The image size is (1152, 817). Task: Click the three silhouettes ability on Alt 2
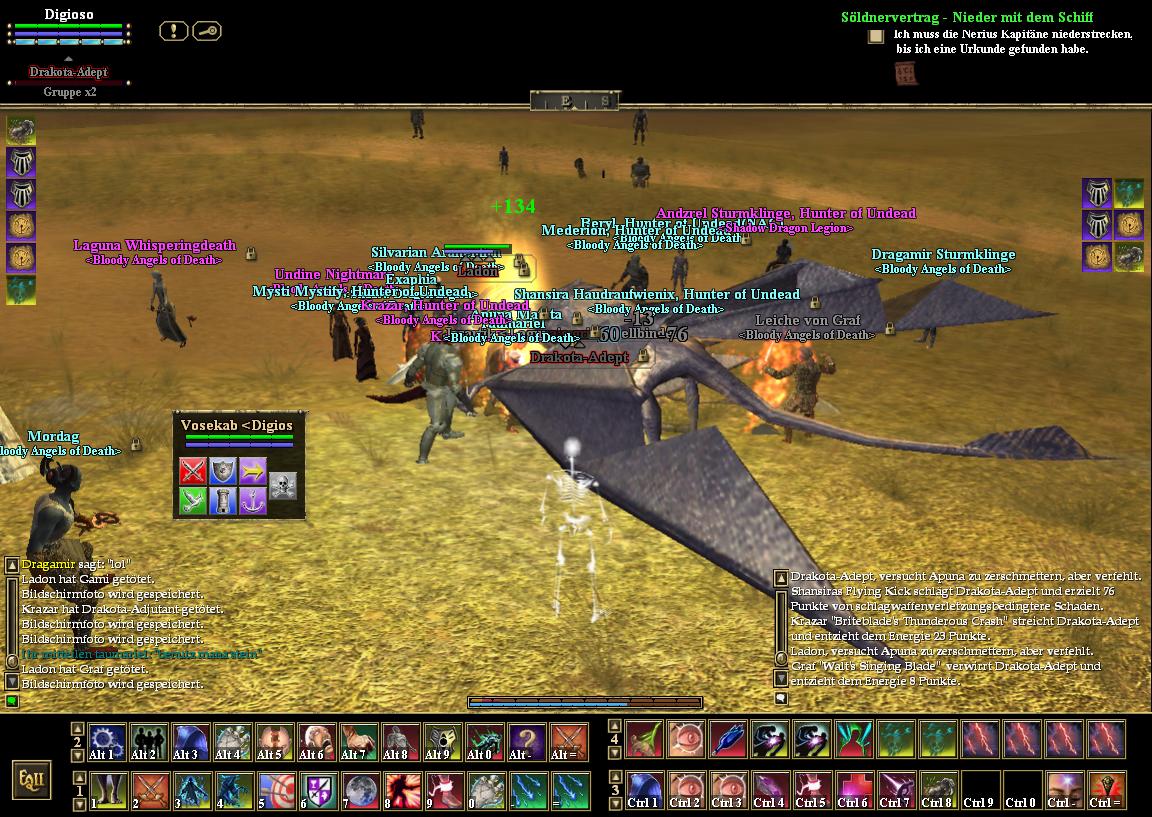click(x=149, y=742)
